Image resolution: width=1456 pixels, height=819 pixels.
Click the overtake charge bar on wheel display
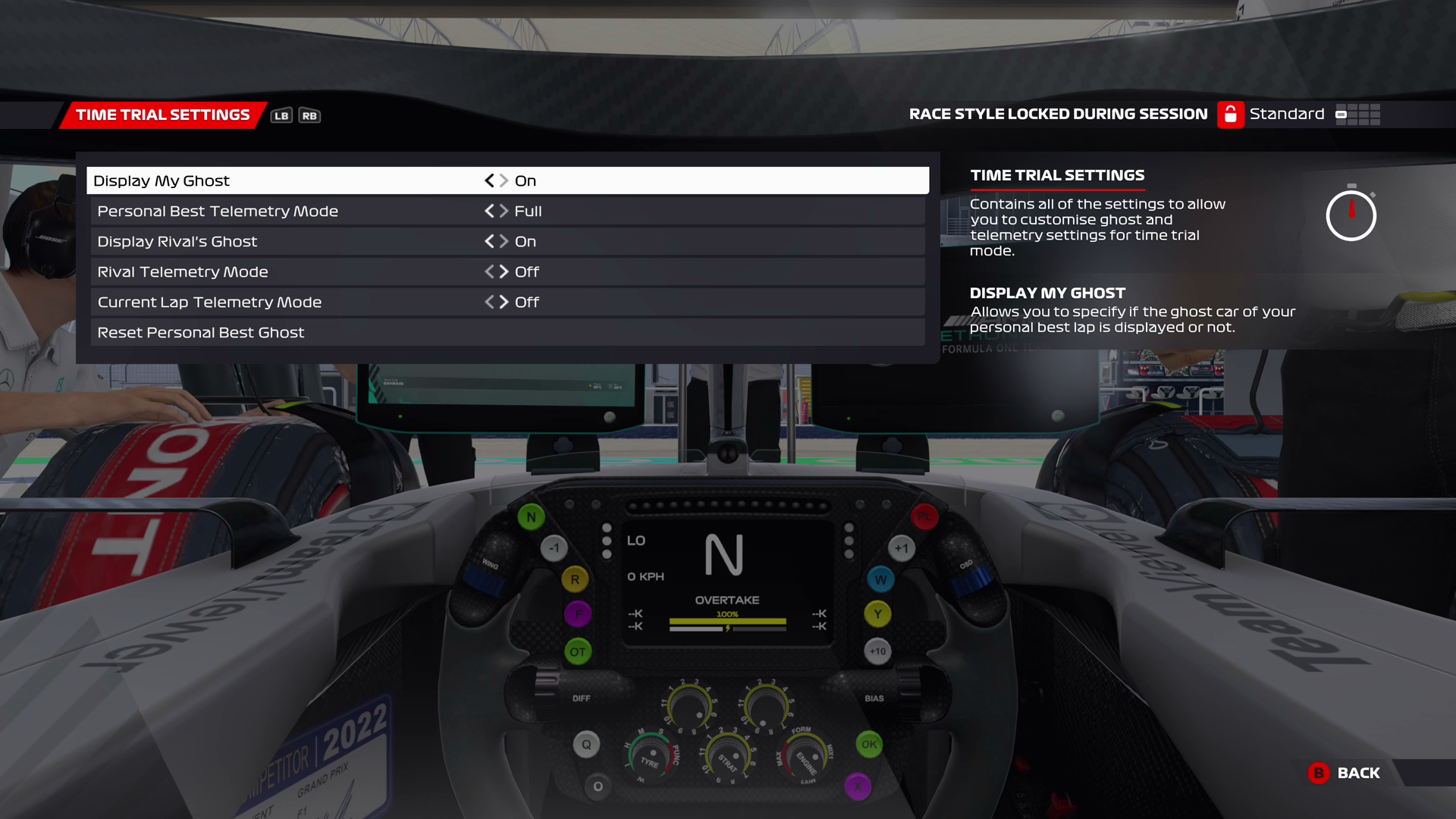point(727,620)
